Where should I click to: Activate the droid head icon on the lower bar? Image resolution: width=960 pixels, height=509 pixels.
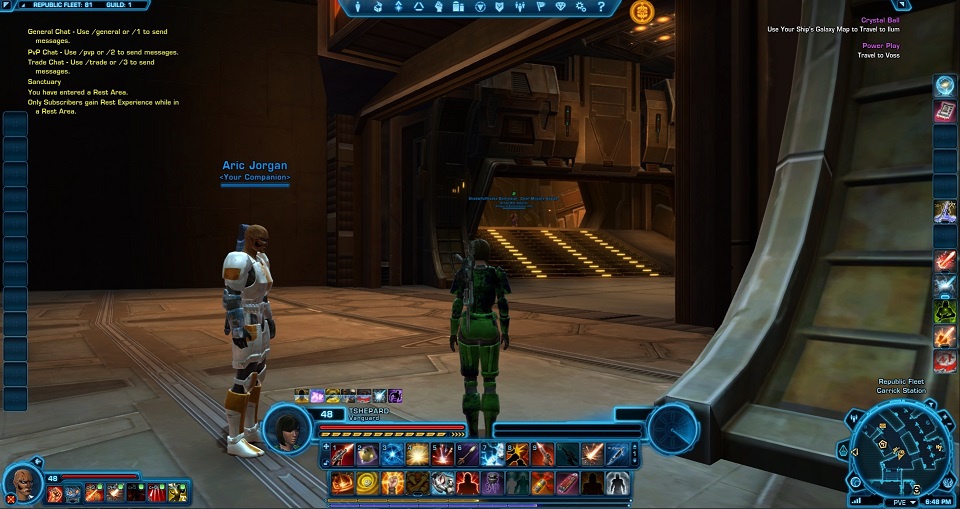(443, 485)
